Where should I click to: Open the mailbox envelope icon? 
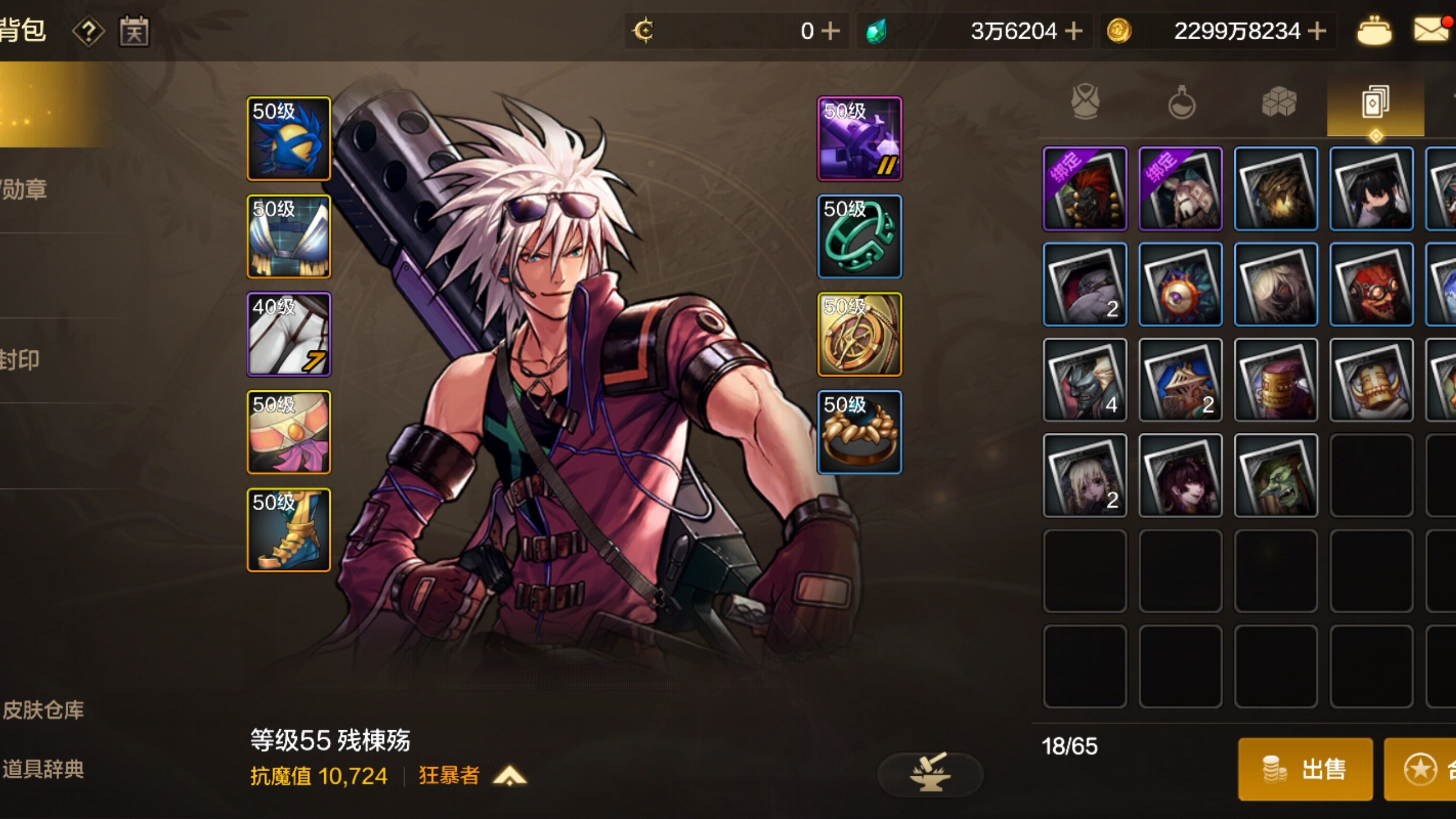click(x=1430, y=30)
